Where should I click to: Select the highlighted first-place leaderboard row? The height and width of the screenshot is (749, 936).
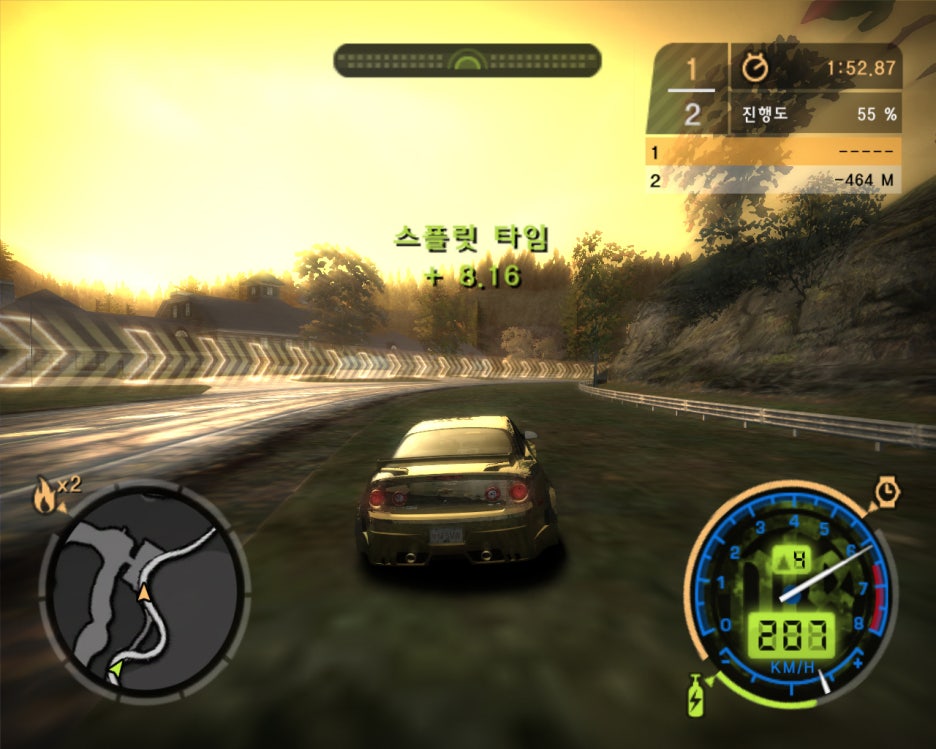(x=773, y=153)
